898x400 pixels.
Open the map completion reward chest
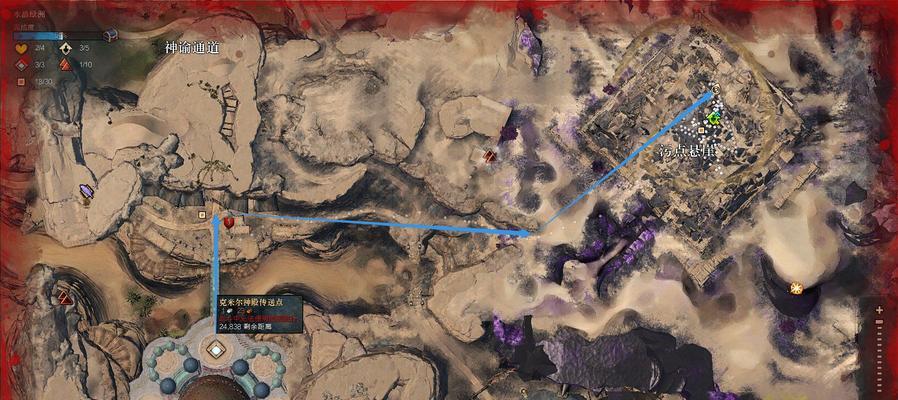pos(110,34)
